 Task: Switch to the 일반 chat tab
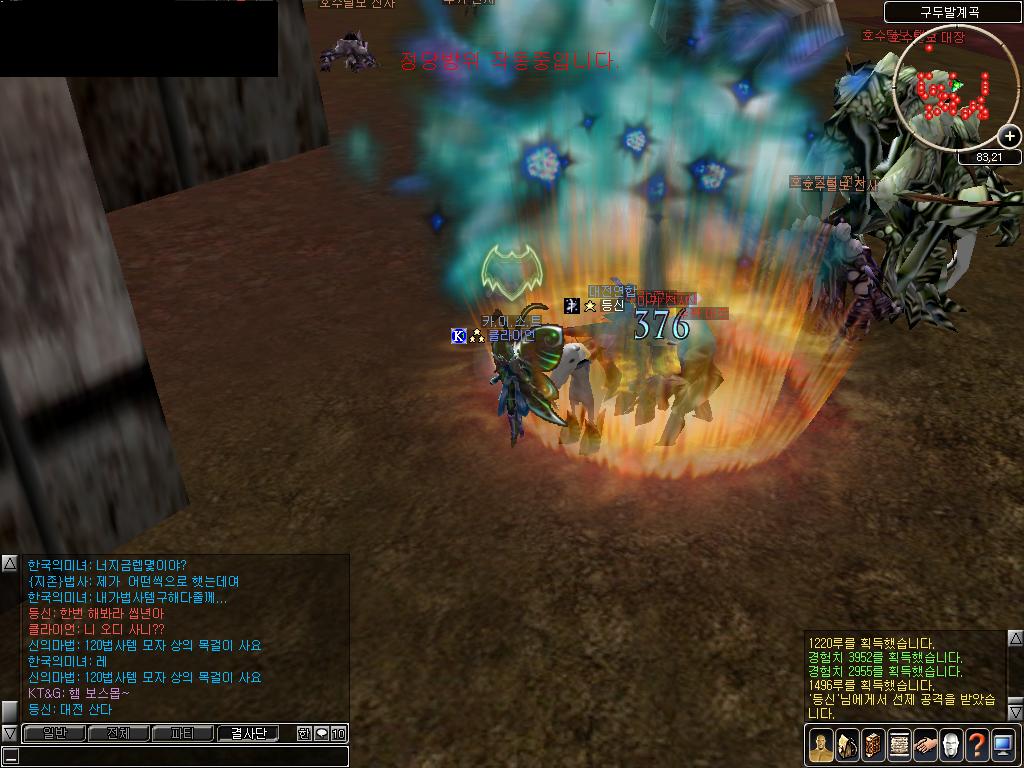(x=54, y=734)
